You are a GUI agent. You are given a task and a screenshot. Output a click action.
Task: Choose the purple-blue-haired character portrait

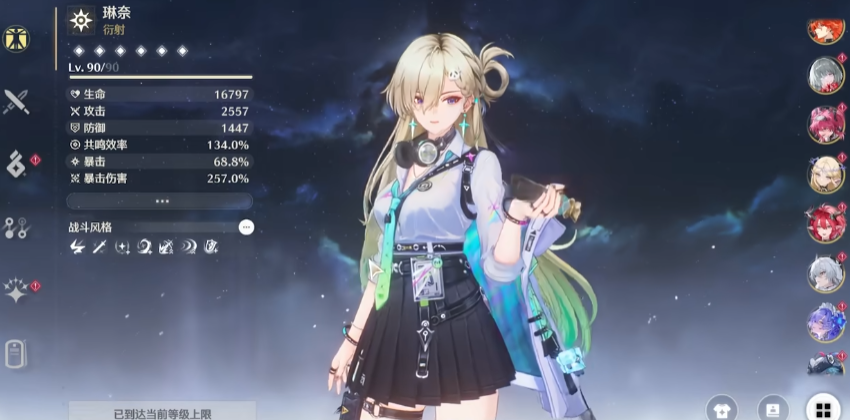coord(826,322)
